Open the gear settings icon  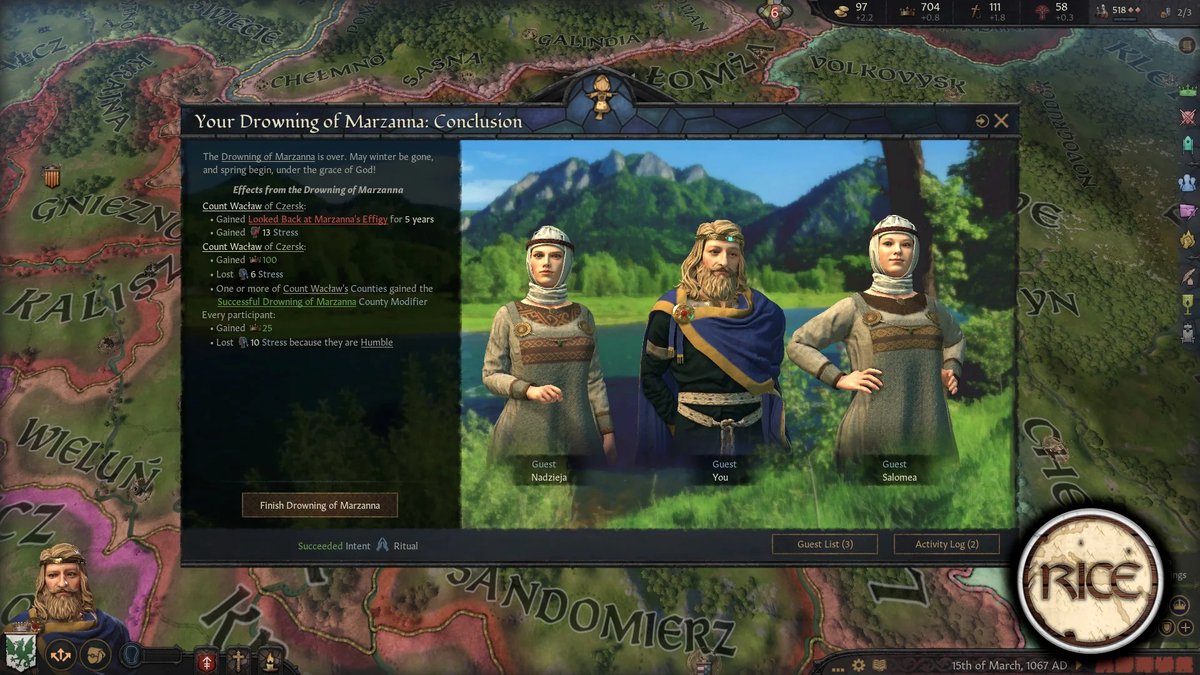coord(858,665)
